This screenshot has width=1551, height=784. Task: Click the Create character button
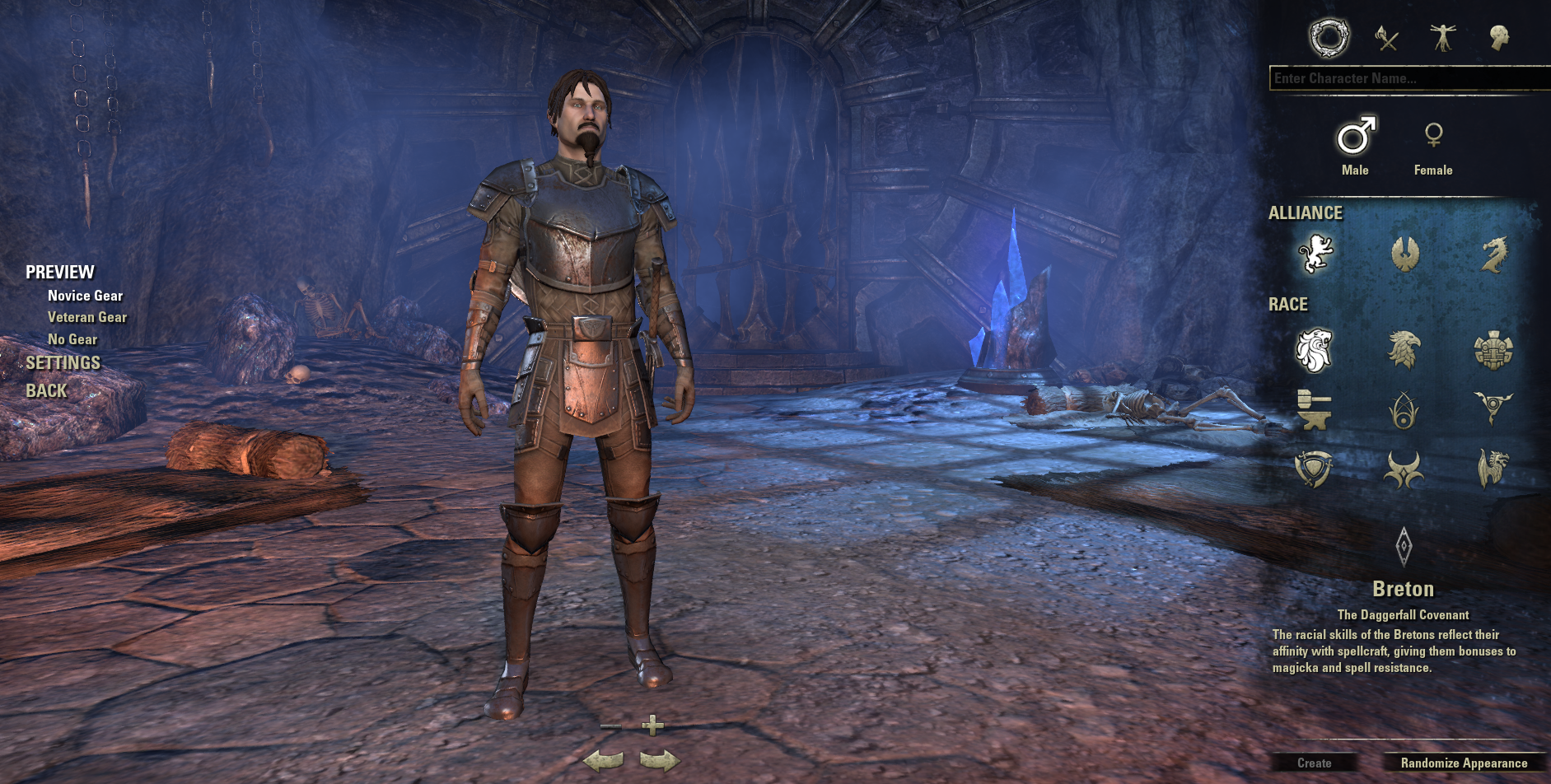1314,763
